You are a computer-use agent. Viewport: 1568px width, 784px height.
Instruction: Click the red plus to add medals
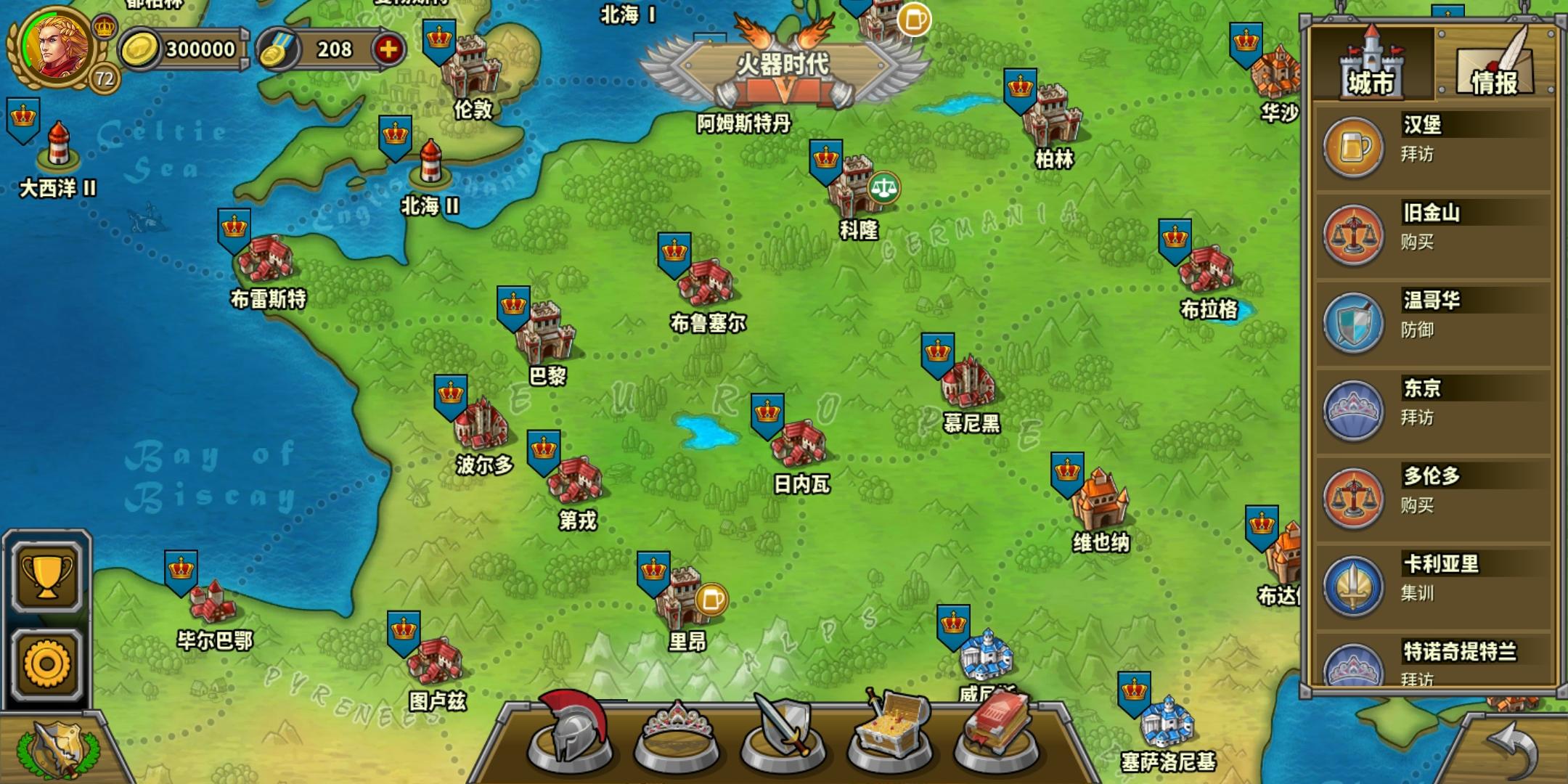point(391,51)
